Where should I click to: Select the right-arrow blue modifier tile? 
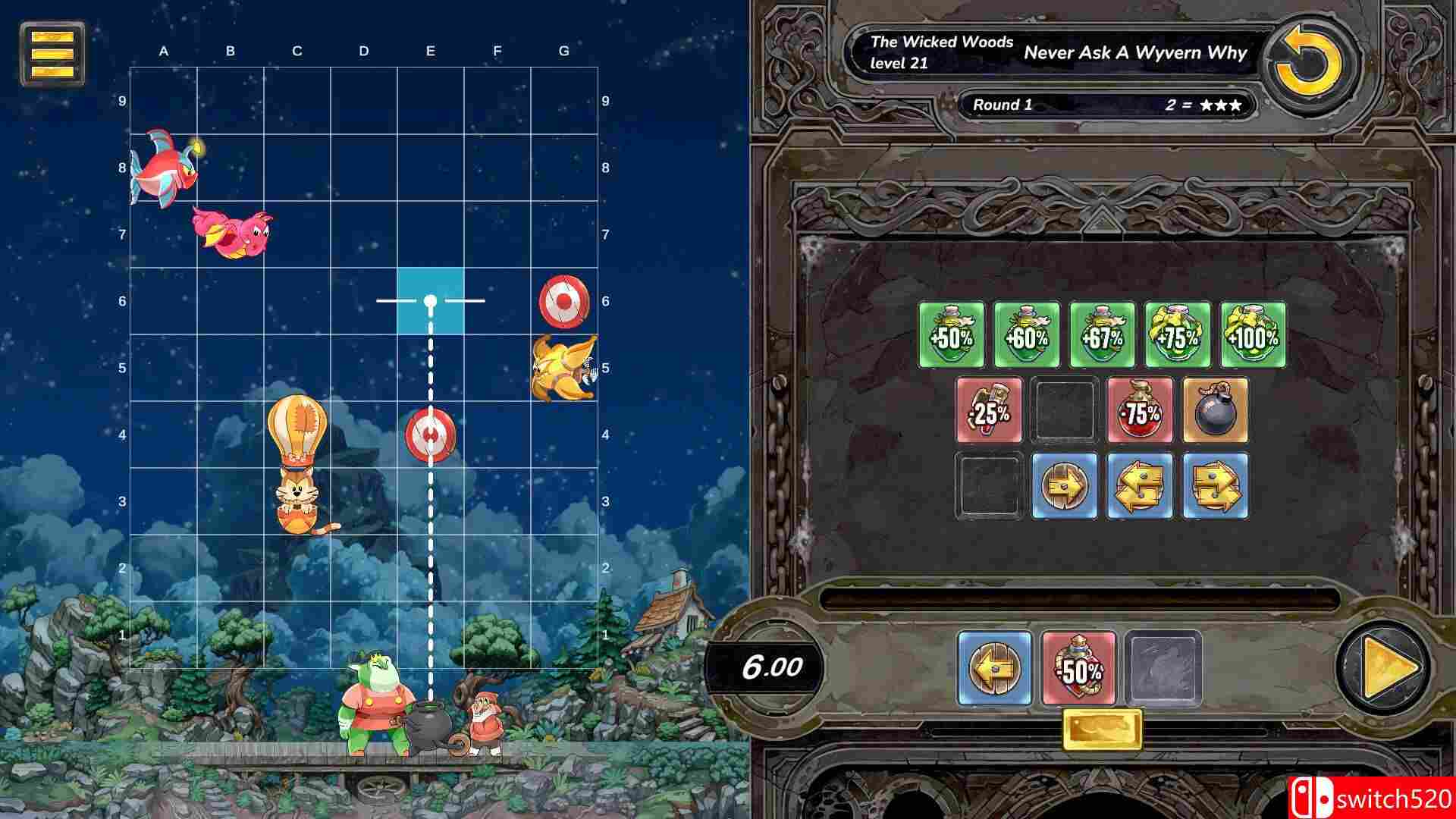(x=1065, y=485)
